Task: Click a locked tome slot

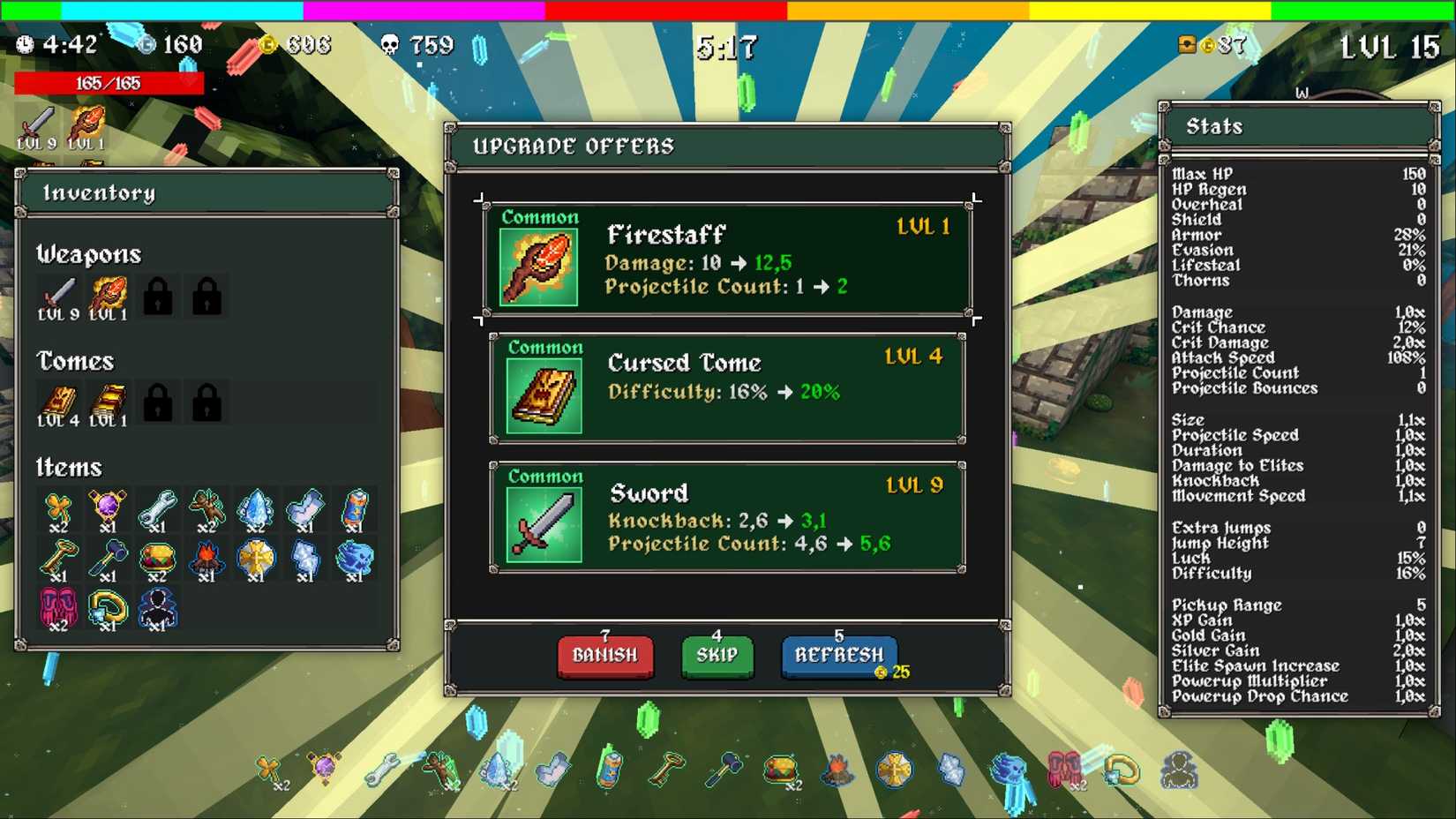Action: click(157, 402)
